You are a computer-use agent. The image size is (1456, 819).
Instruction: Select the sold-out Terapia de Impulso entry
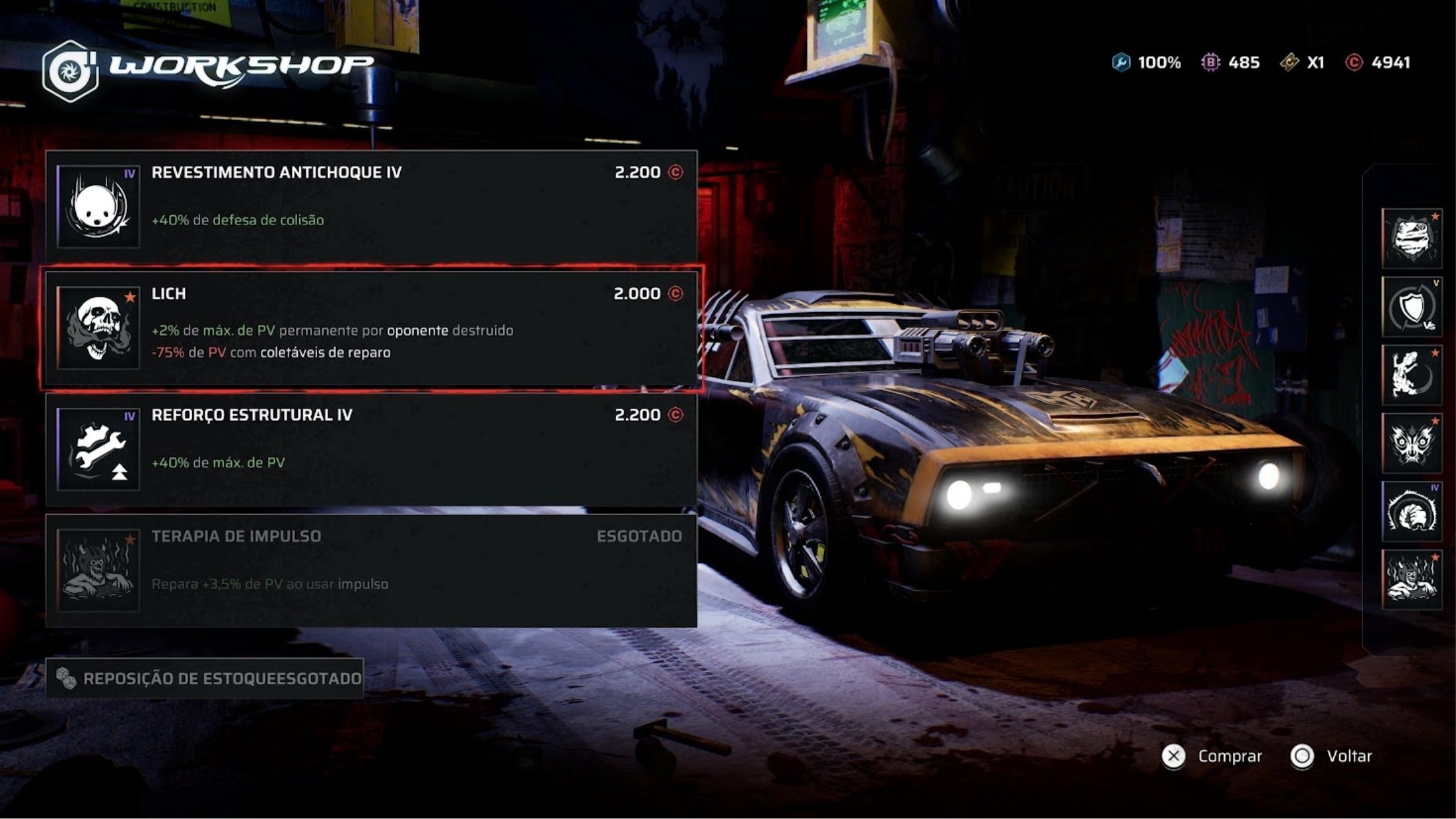(371, 570)
